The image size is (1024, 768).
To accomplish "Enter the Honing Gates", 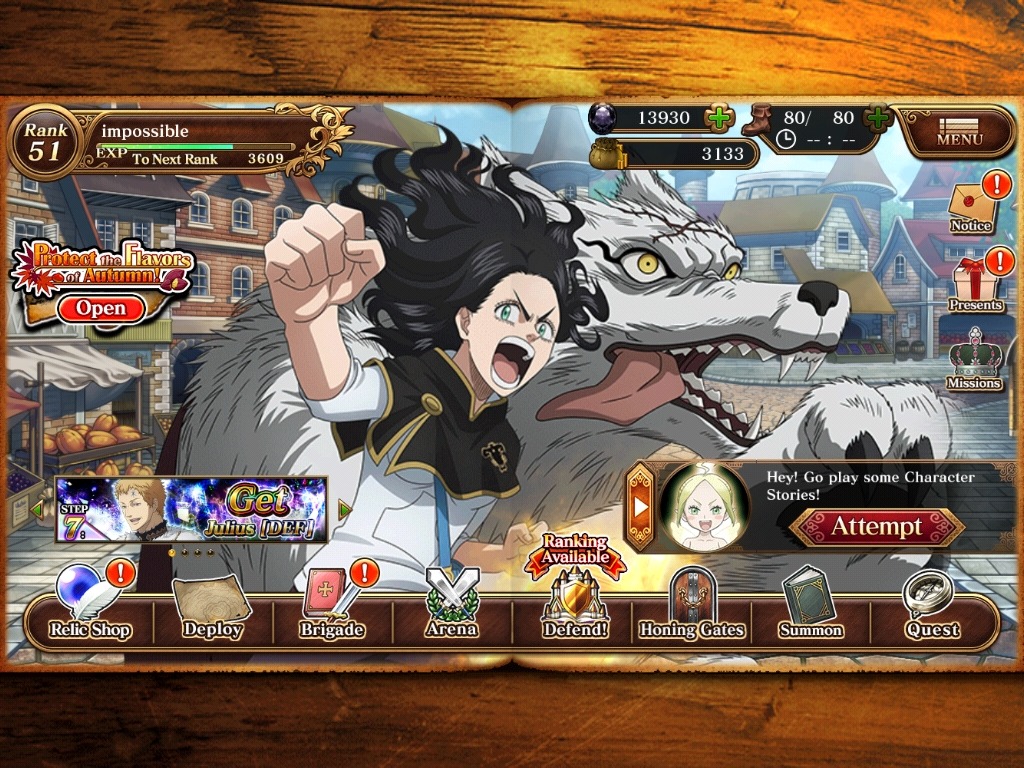I will pyautogui.click(x=692, y=608).
